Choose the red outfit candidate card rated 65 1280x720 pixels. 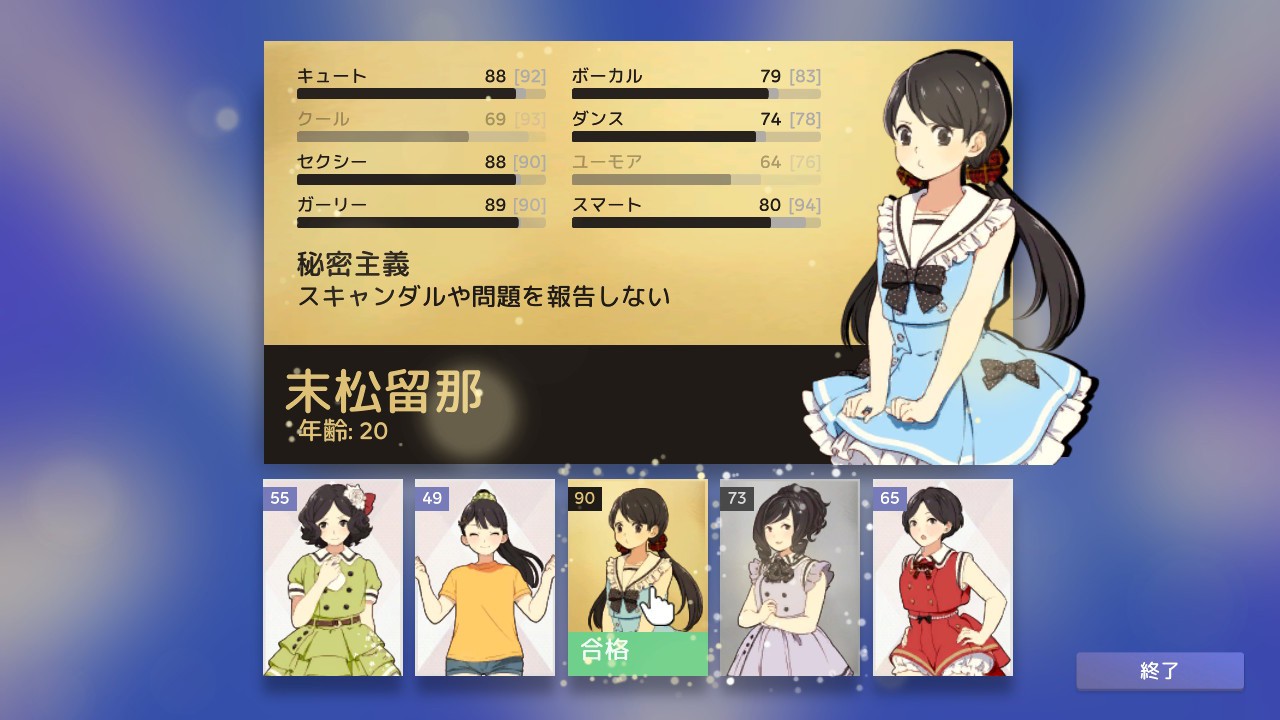tap(942, 578)
